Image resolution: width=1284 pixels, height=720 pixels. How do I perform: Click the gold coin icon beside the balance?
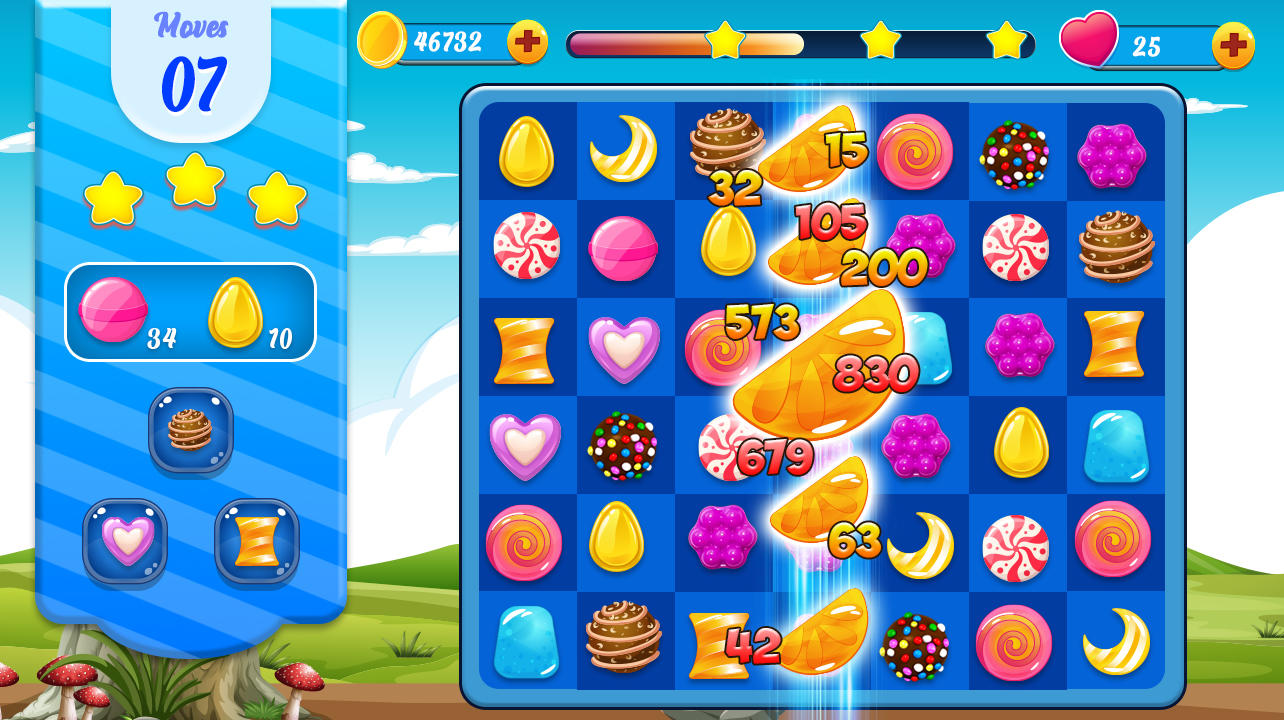tap(384, 40)
